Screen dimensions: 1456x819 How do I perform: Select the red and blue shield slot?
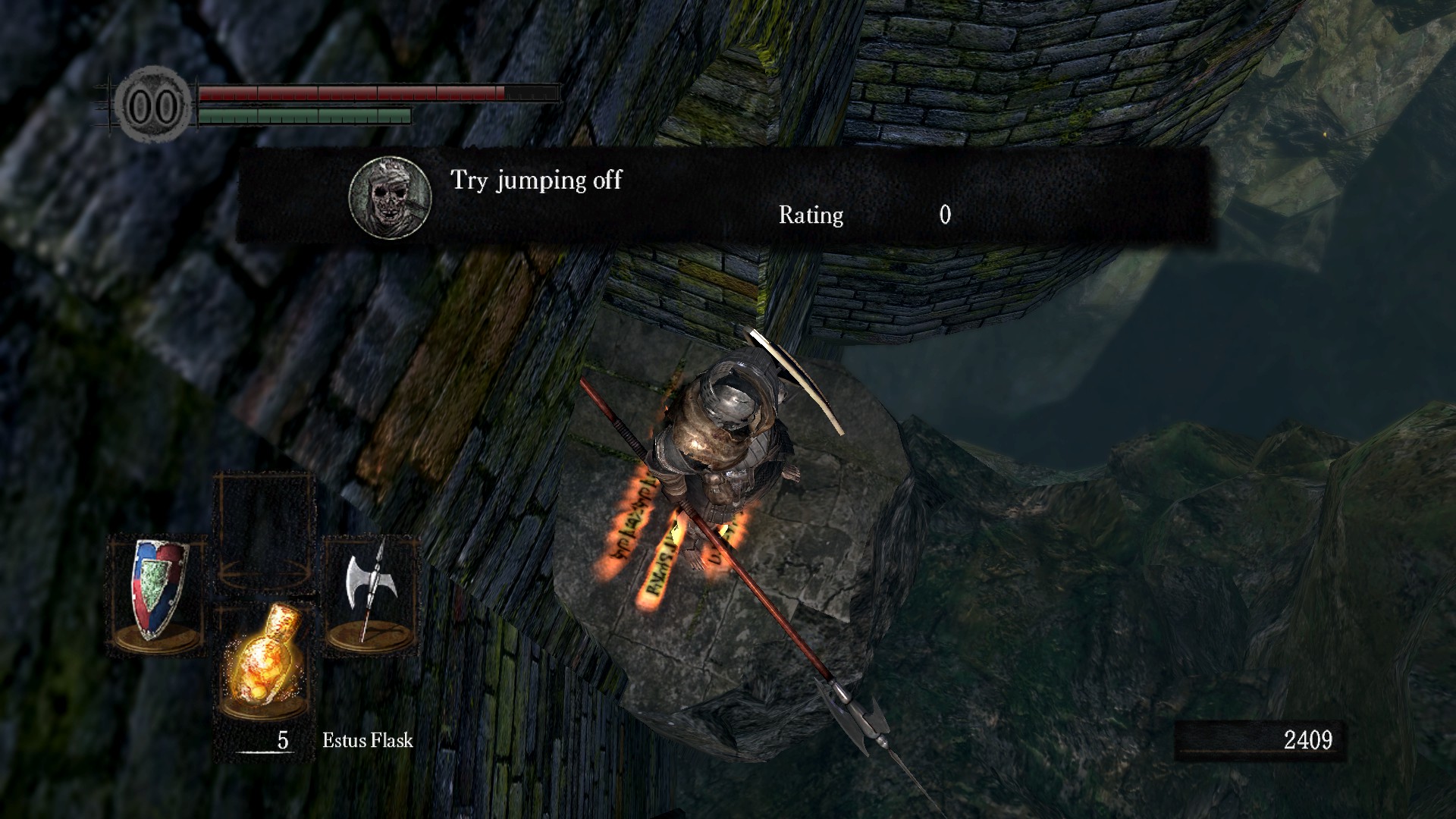coord(158,595)
